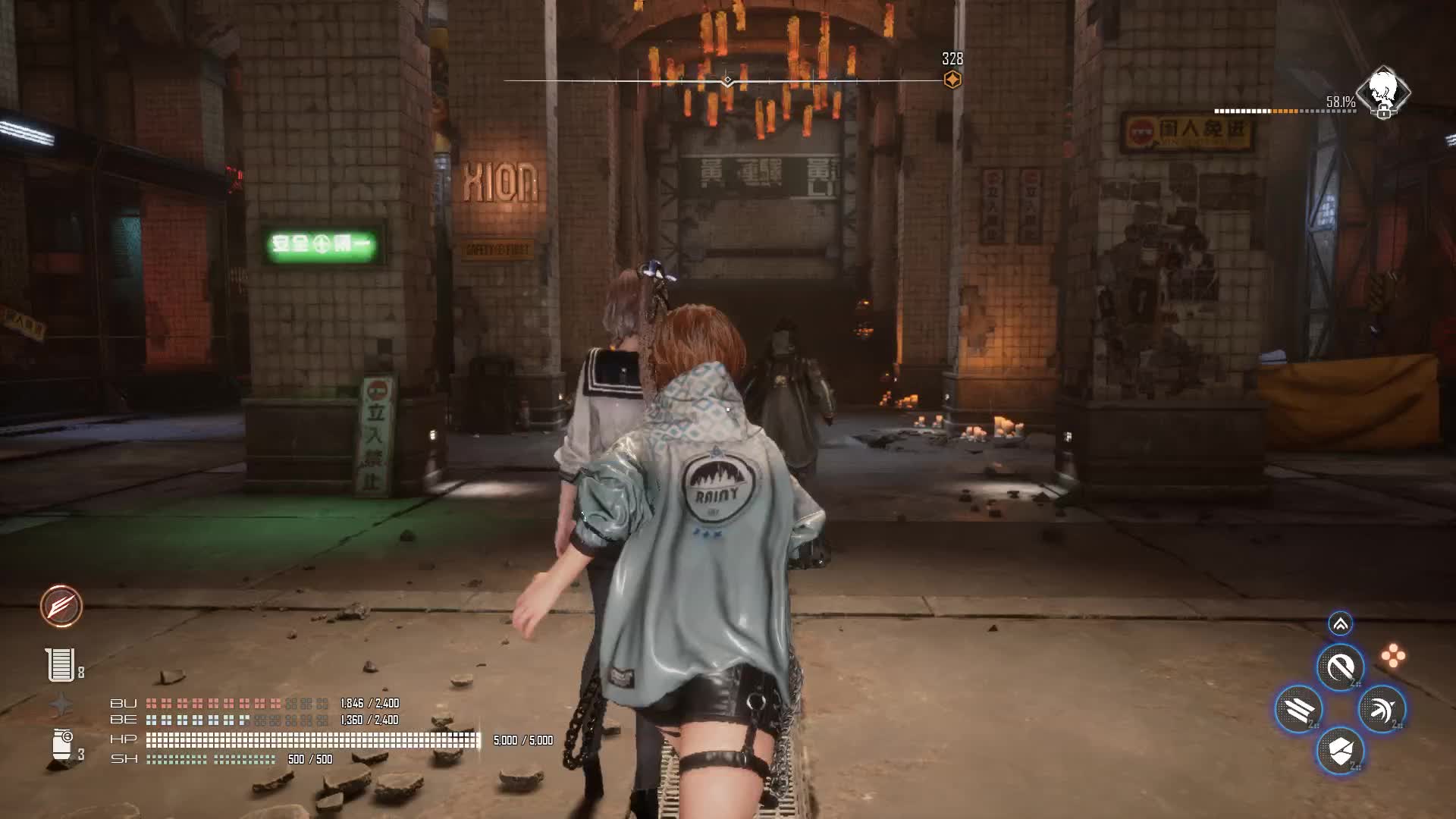Screen dimensions: 1456x819
Task: Click the diamond center marker on compass
Action: tap(727, 80)
